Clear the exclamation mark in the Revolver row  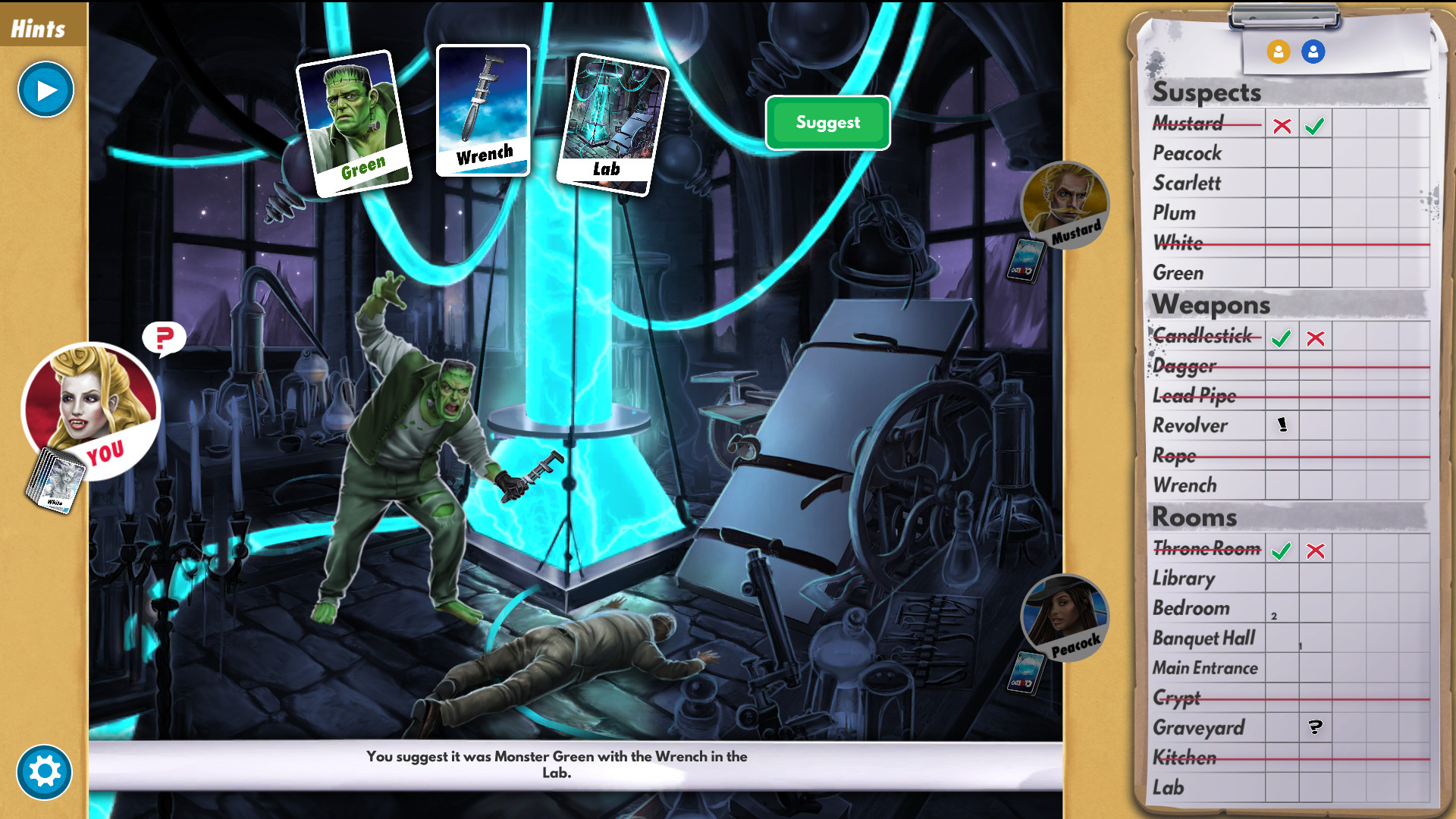coord(1282,425)
